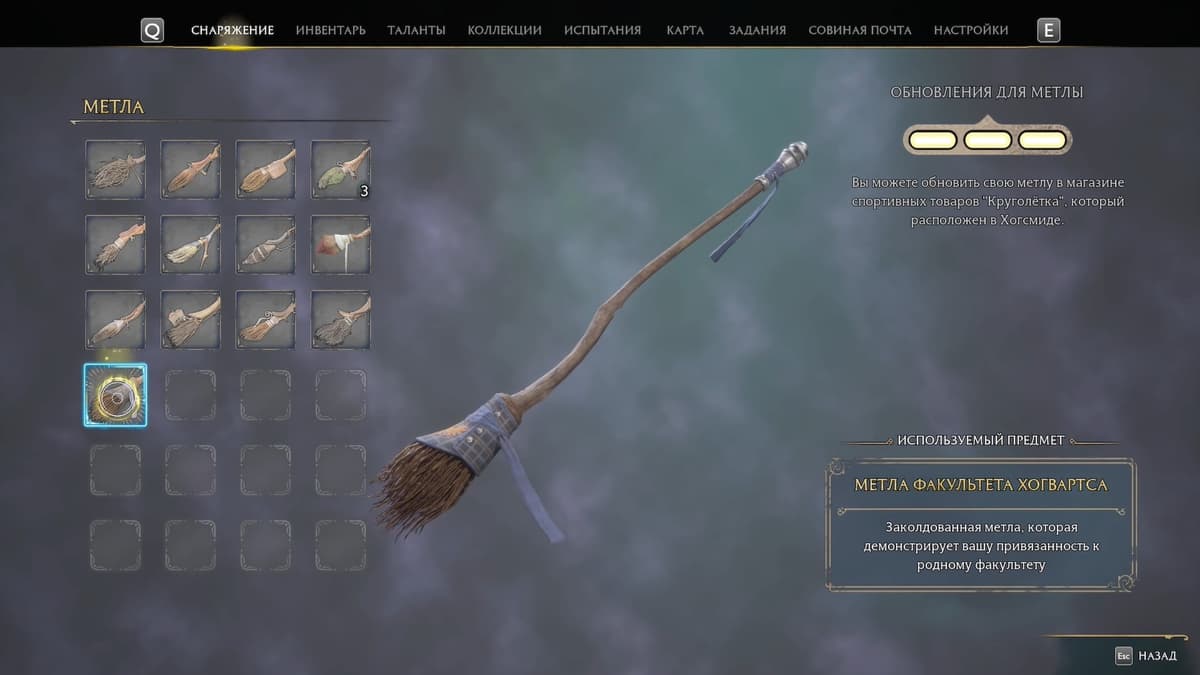Open the Совиная почта tab
1200x675 pixels.
pyautogui.click(x=859, y=30)
